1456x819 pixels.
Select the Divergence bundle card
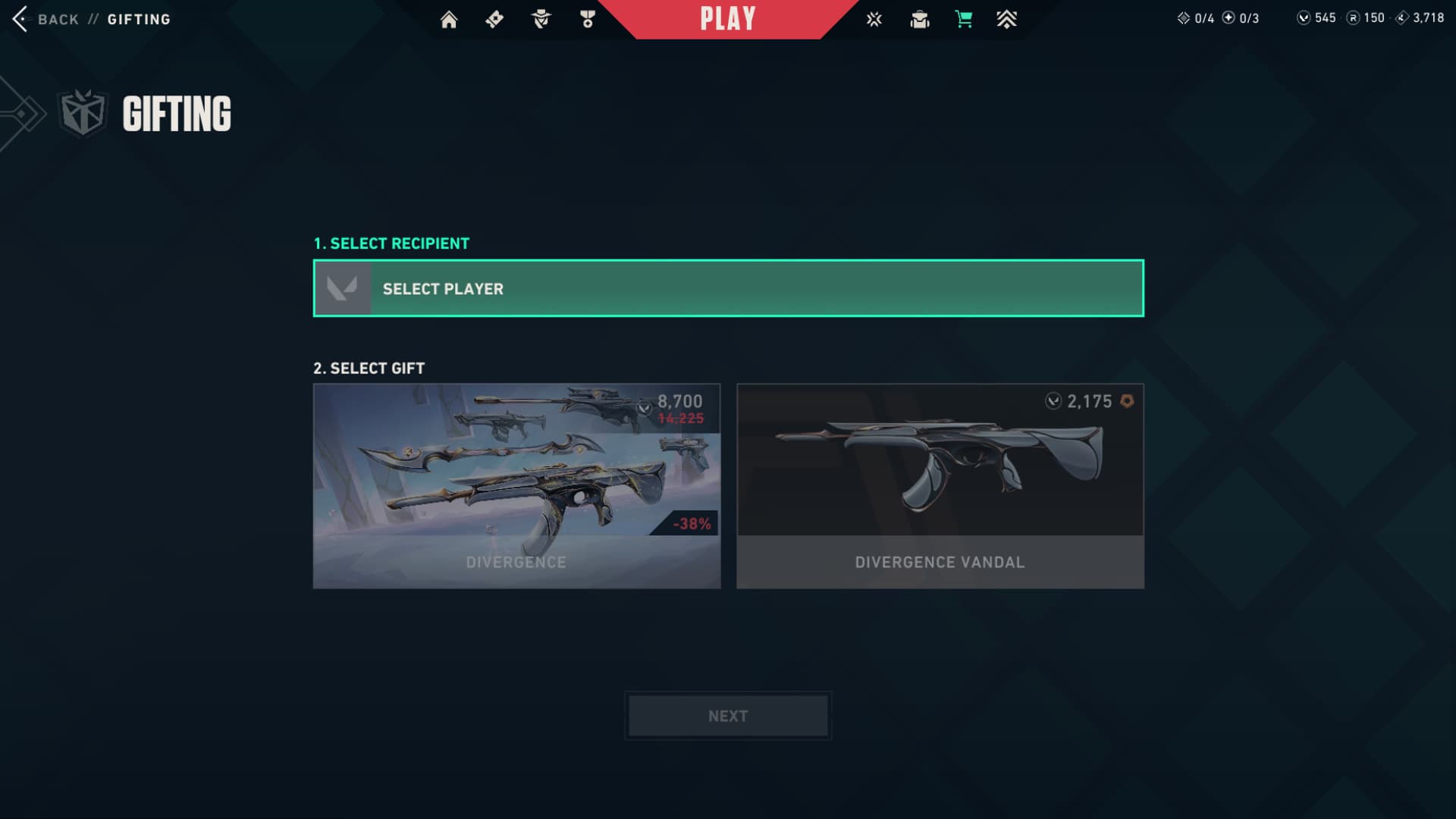[517, 485]
